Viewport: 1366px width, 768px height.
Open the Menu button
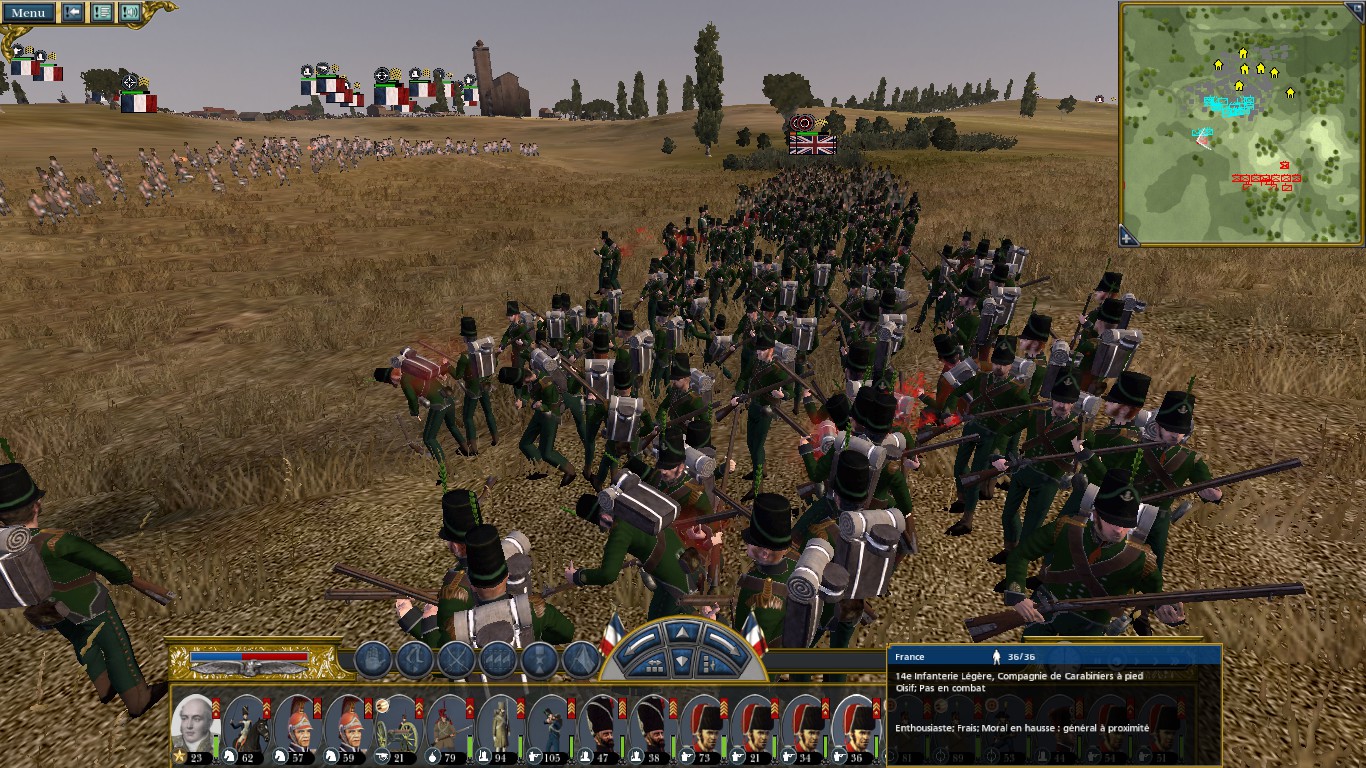[28, 13]
